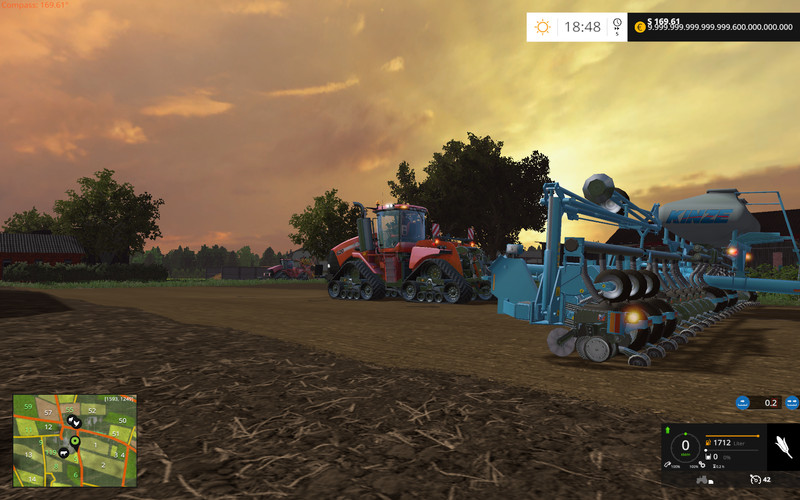Click the right blue button beside 0.2
This screenshot has height=500, width=800.
click(x=791, y=402)
